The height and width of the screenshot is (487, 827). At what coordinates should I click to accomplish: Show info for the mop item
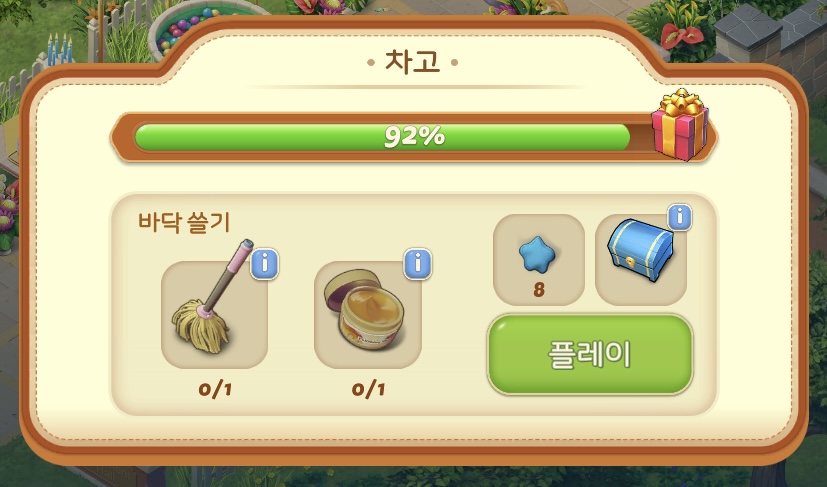[264, 264]
